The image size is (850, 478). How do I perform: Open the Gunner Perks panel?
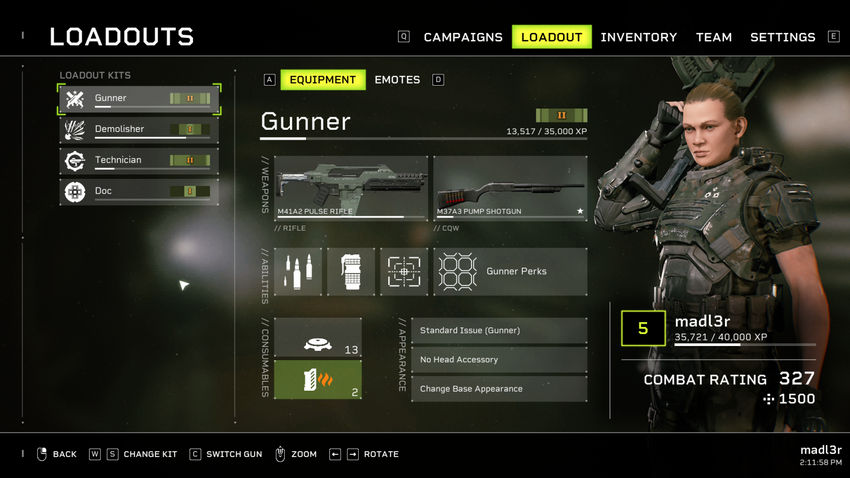[510, 272]
